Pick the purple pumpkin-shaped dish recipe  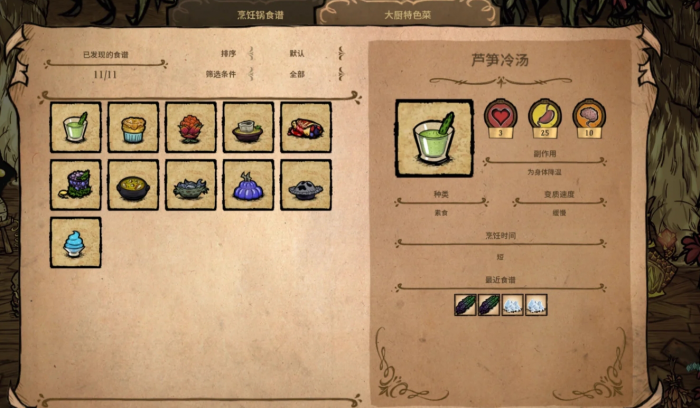tap(248, 185)
